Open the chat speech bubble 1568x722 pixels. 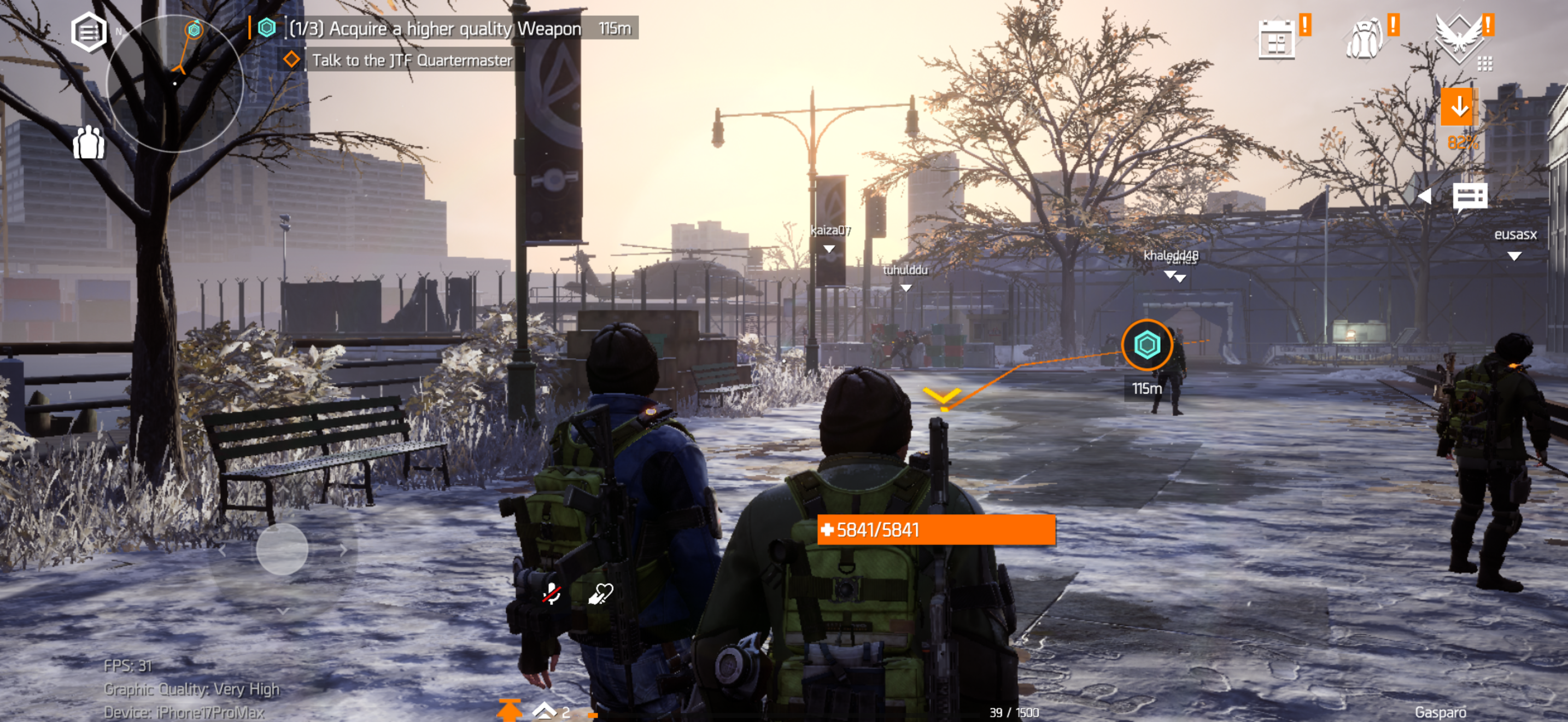point(1470,196)
